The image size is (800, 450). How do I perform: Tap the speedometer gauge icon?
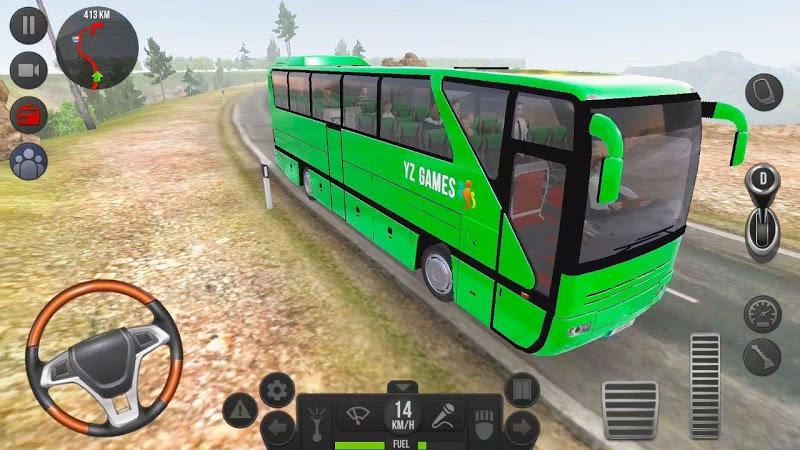coord(763,313)
